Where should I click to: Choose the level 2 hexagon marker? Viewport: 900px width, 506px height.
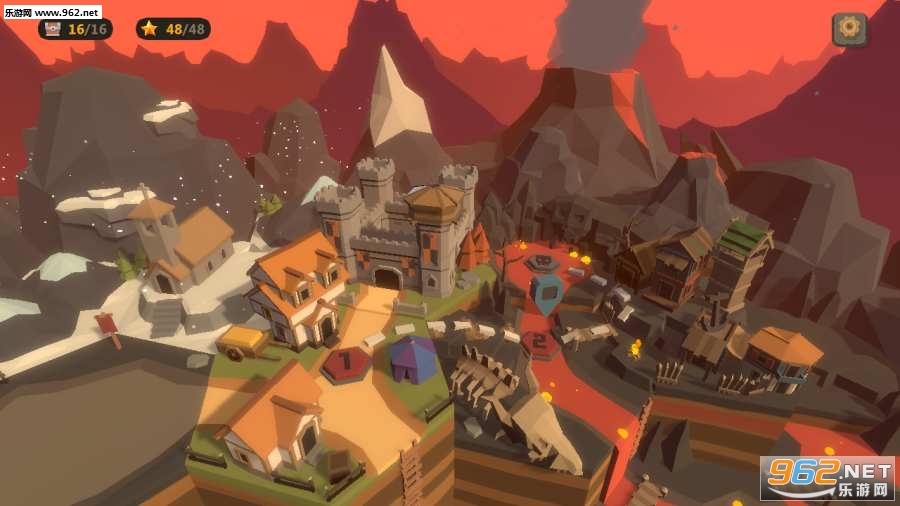pos(540,343)
